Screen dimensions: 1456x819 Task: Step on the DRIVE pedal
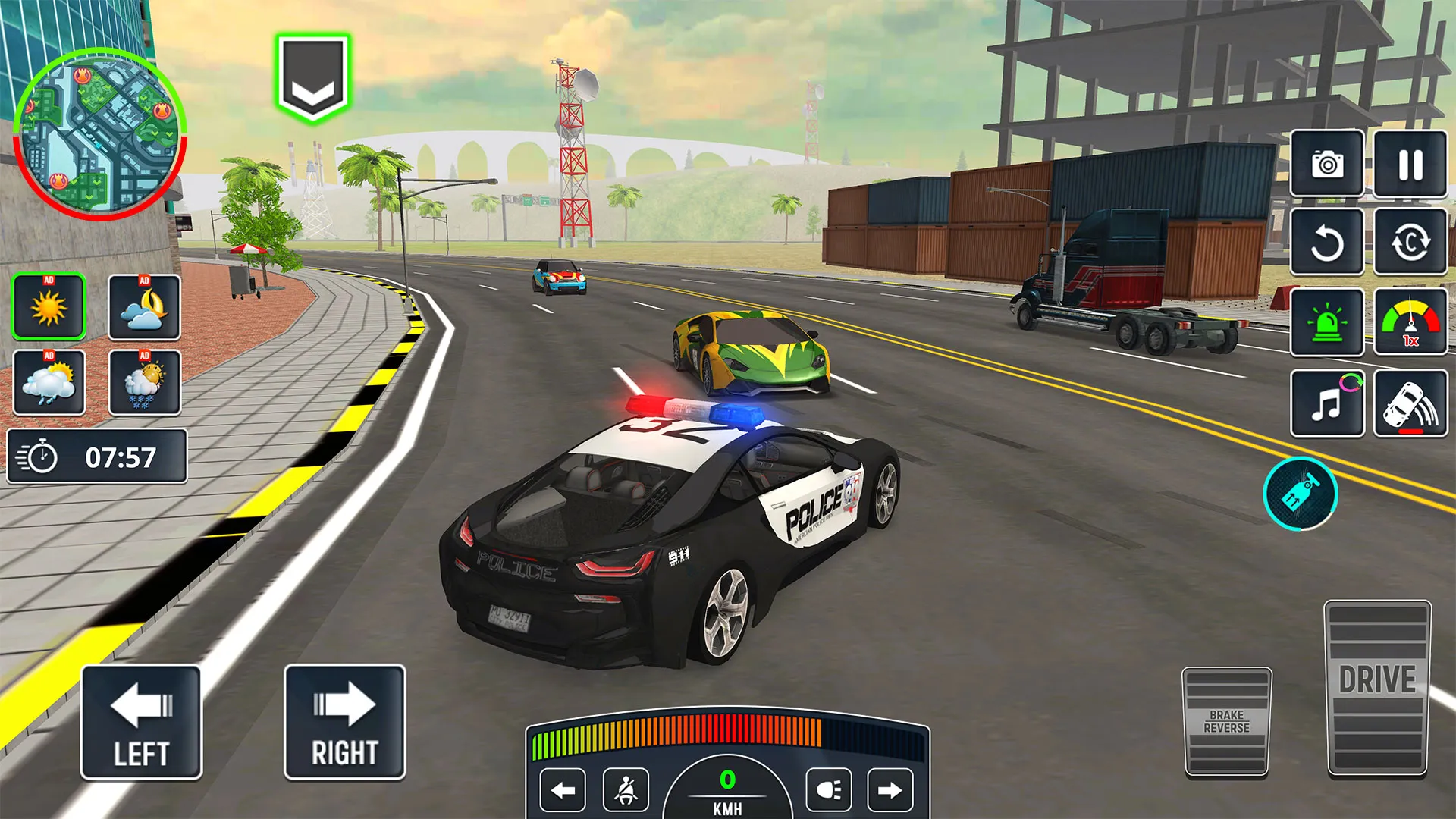point(1377,688)
